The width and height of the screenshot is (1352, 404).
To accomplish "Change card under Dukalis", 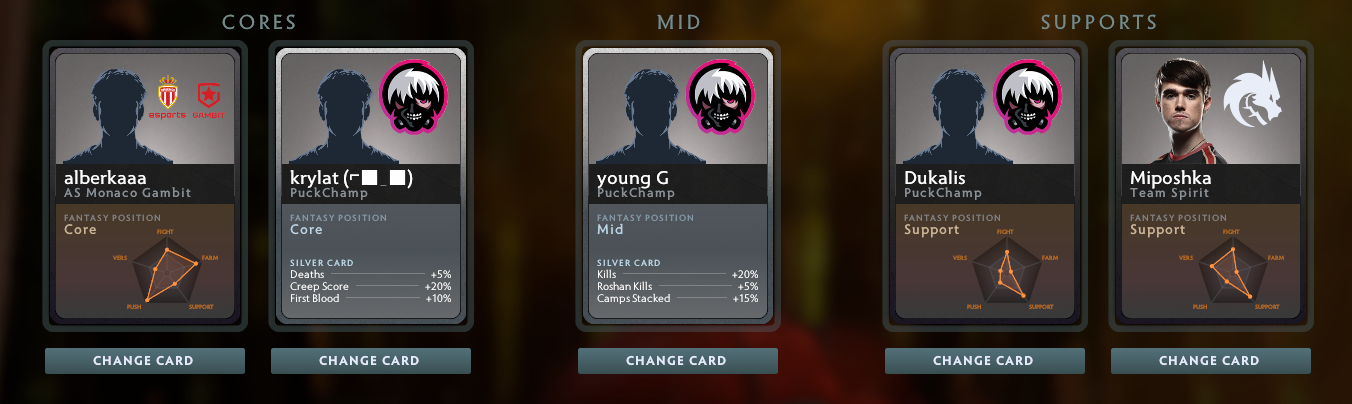I will [984, 361].
